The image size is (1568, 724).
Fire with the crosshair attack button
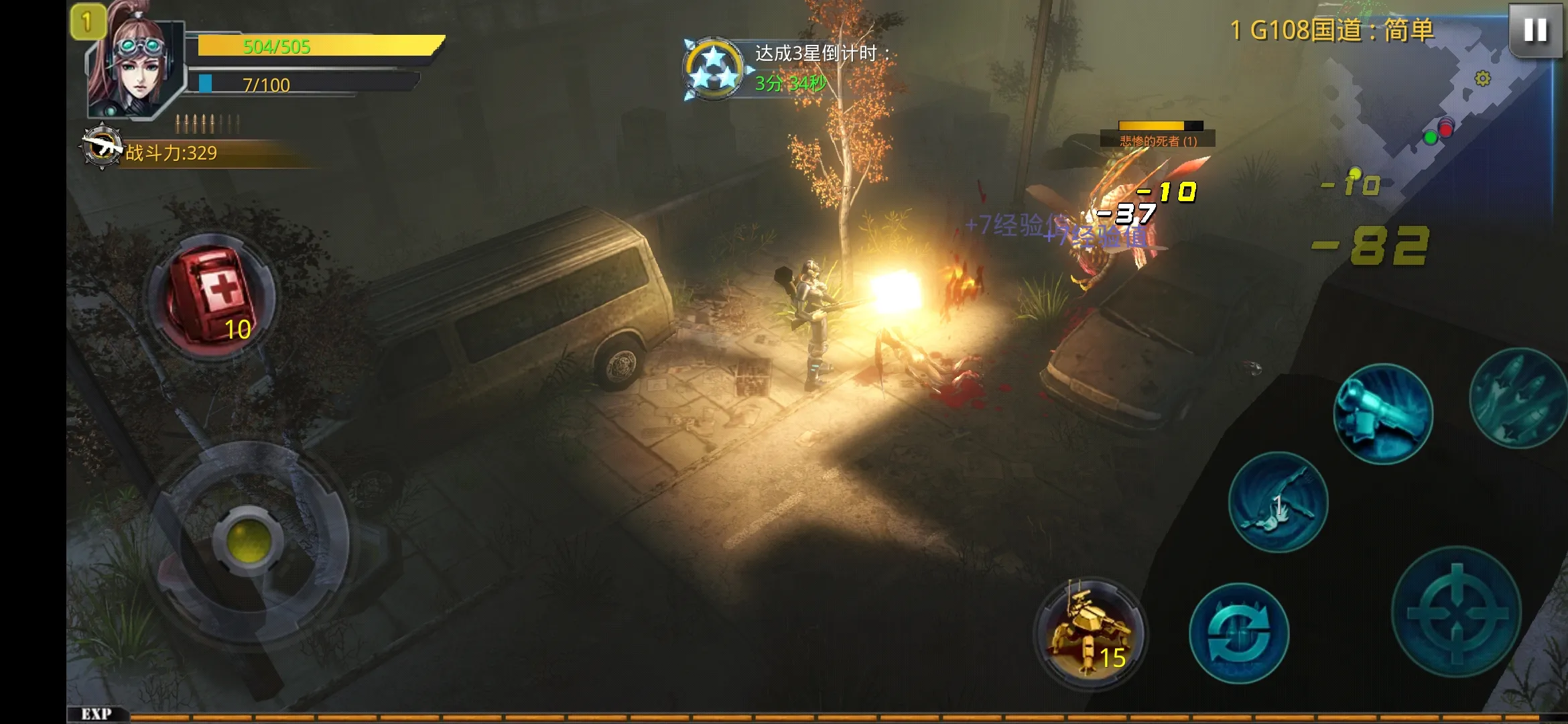pyautogui.click(x=1456, y=612)
